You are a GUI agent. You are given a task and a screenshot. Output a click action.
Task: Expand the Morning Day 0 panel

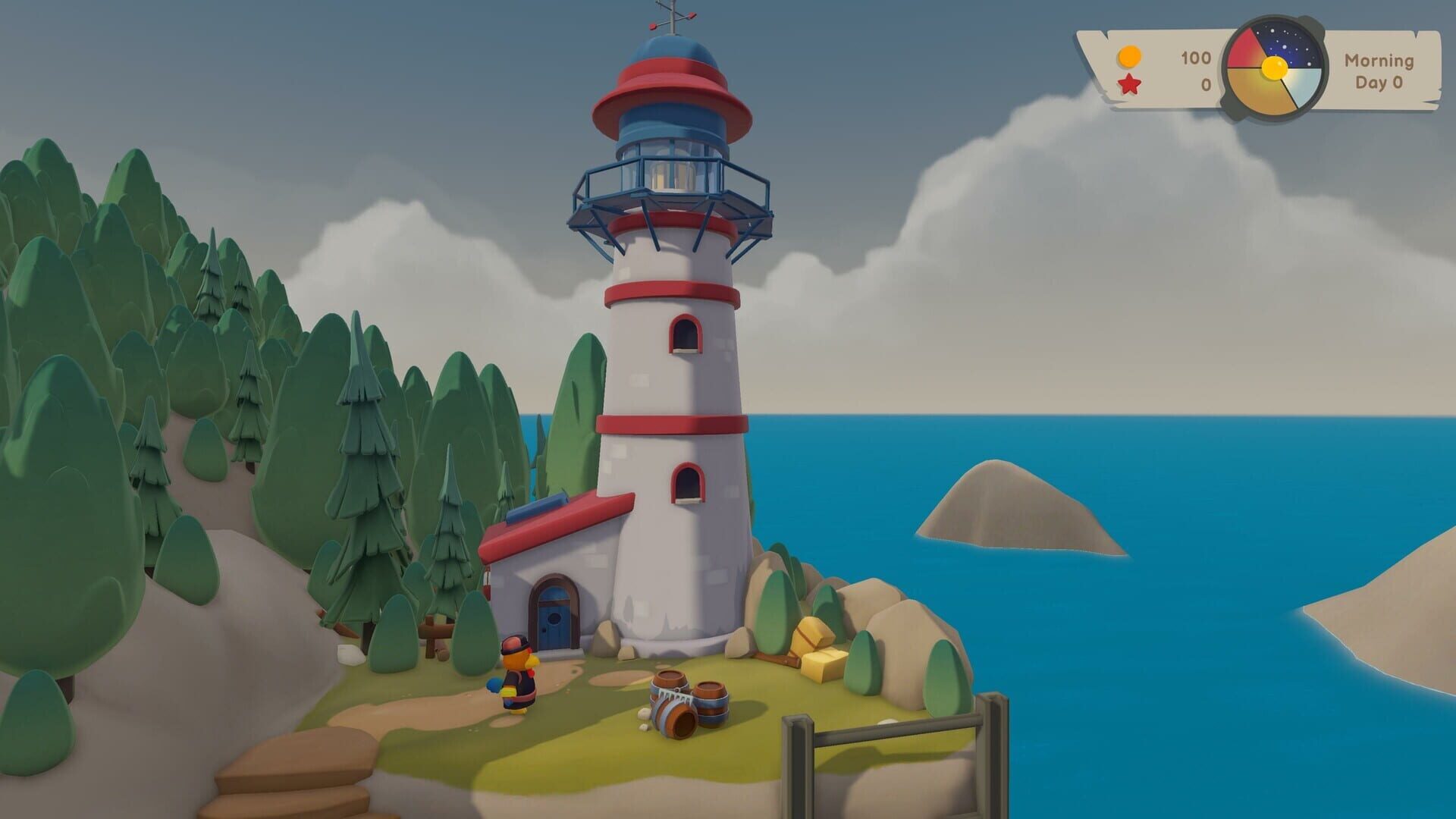click(x=1380, y=70)
